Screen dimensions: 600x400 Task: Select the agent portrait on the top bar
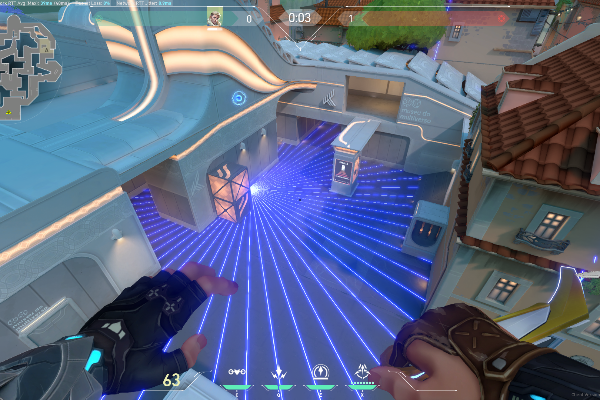click(x=214, y=17)
